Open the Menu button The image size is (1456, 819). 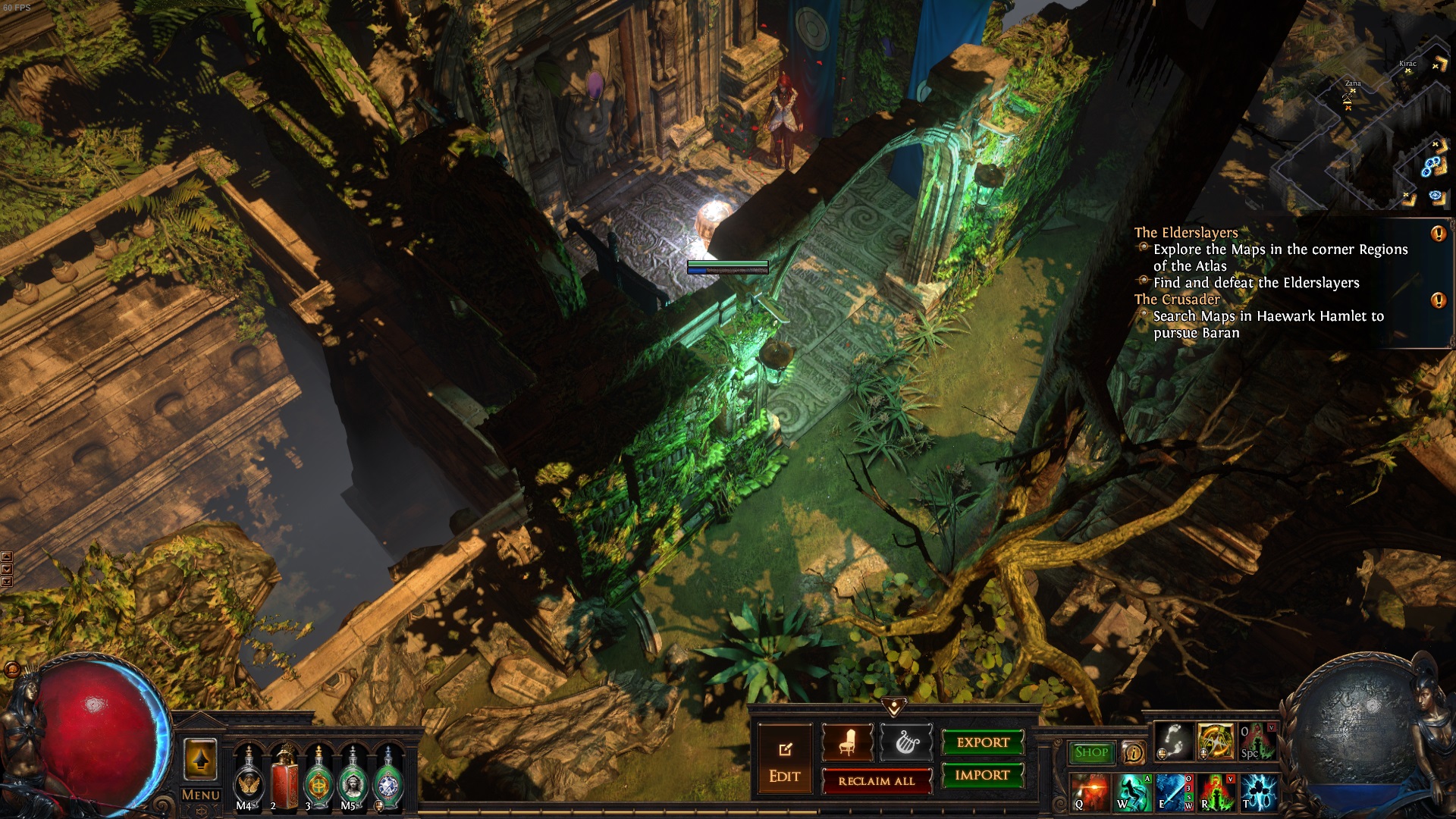point(201,795)
